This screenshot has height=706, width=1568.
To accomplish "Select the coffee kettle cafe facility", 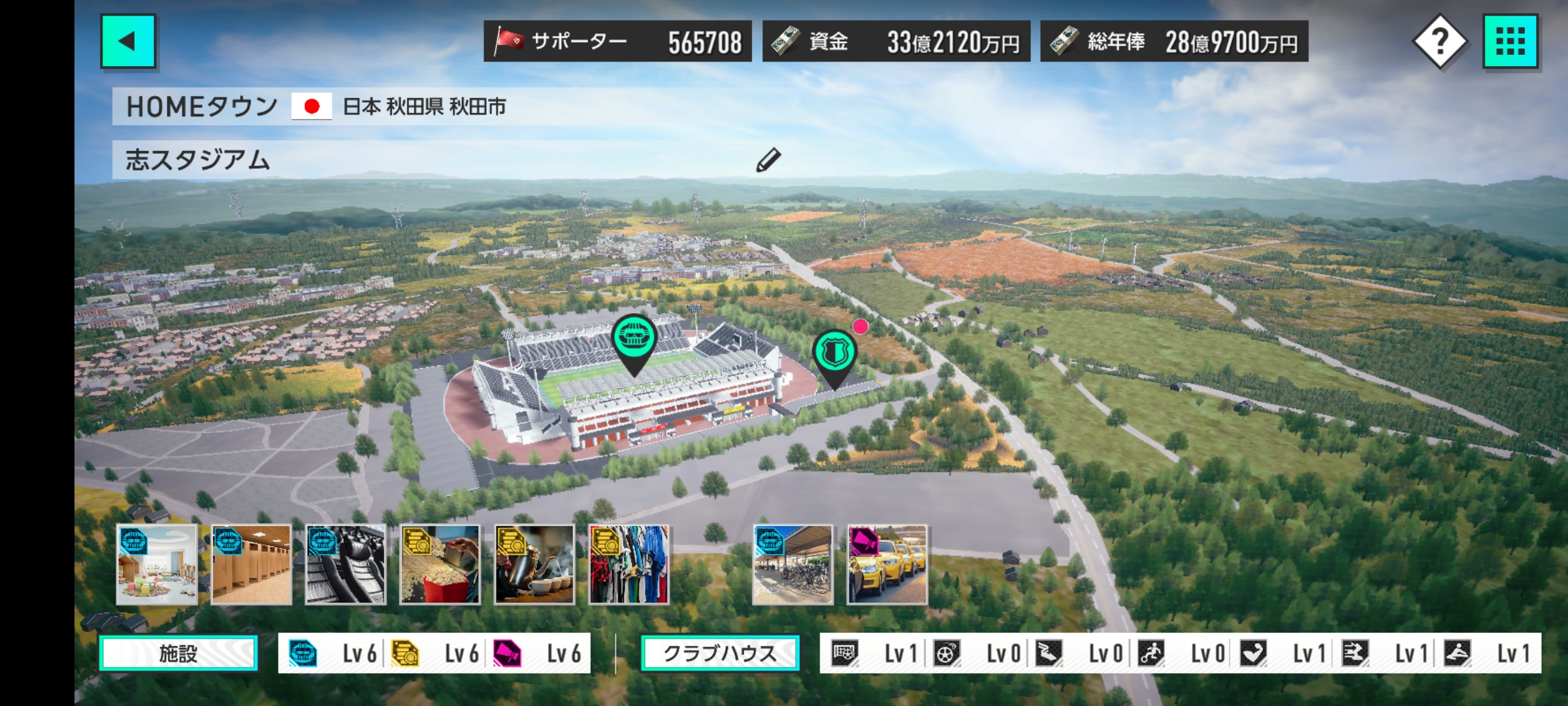I will (x=534, y=565).
